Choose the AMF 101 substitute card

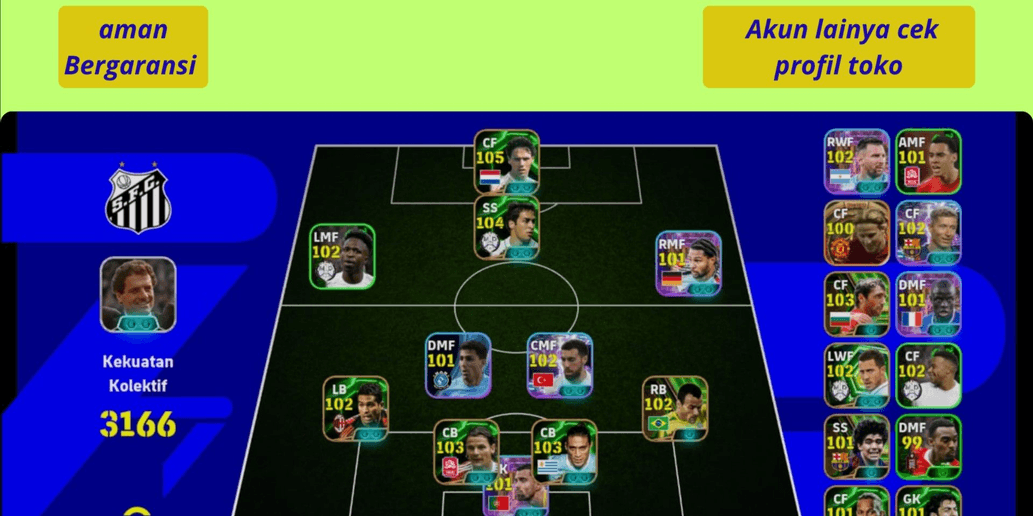(x=928, y=161)
